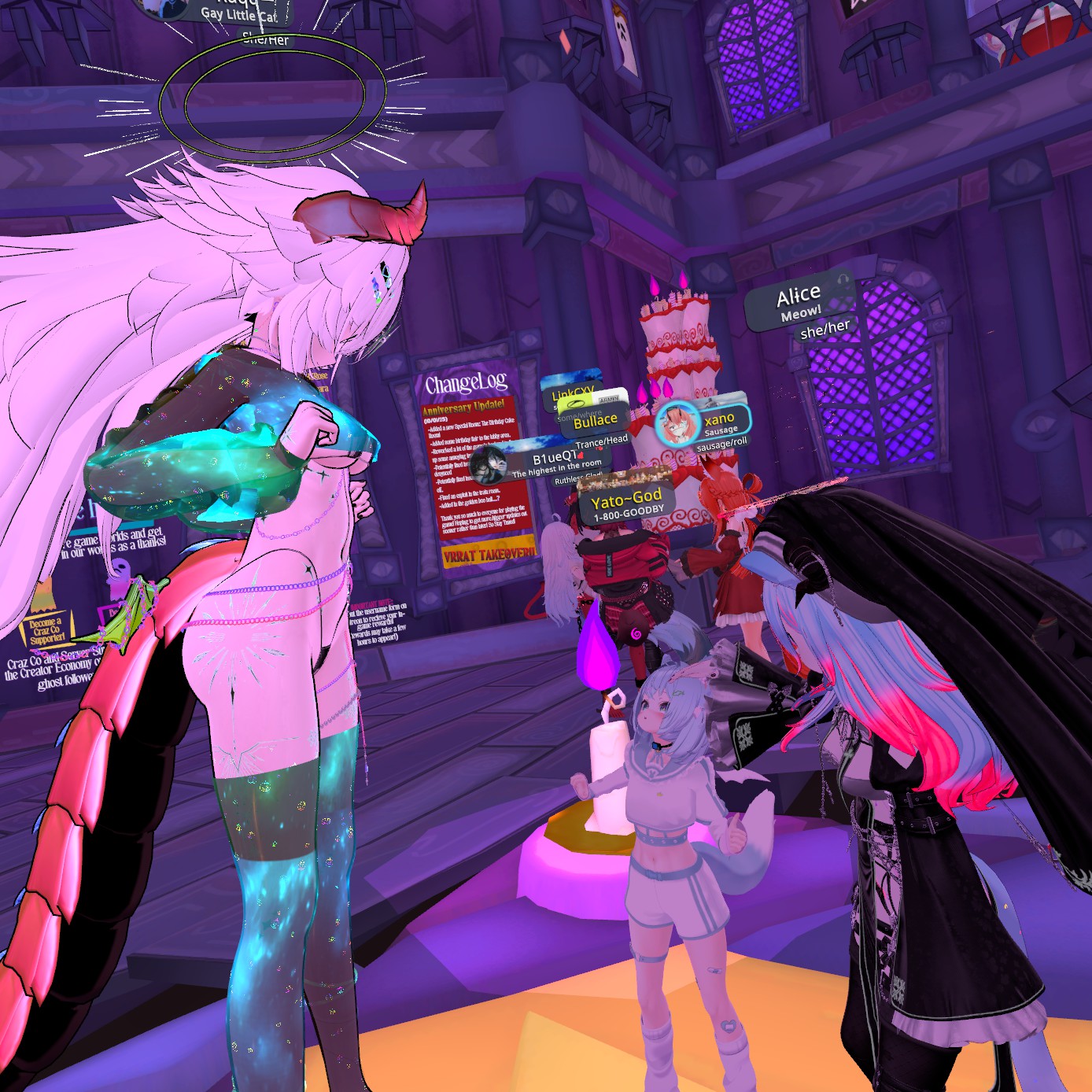
Task: Select the Bullace nameplate
Action: (595, 421)
